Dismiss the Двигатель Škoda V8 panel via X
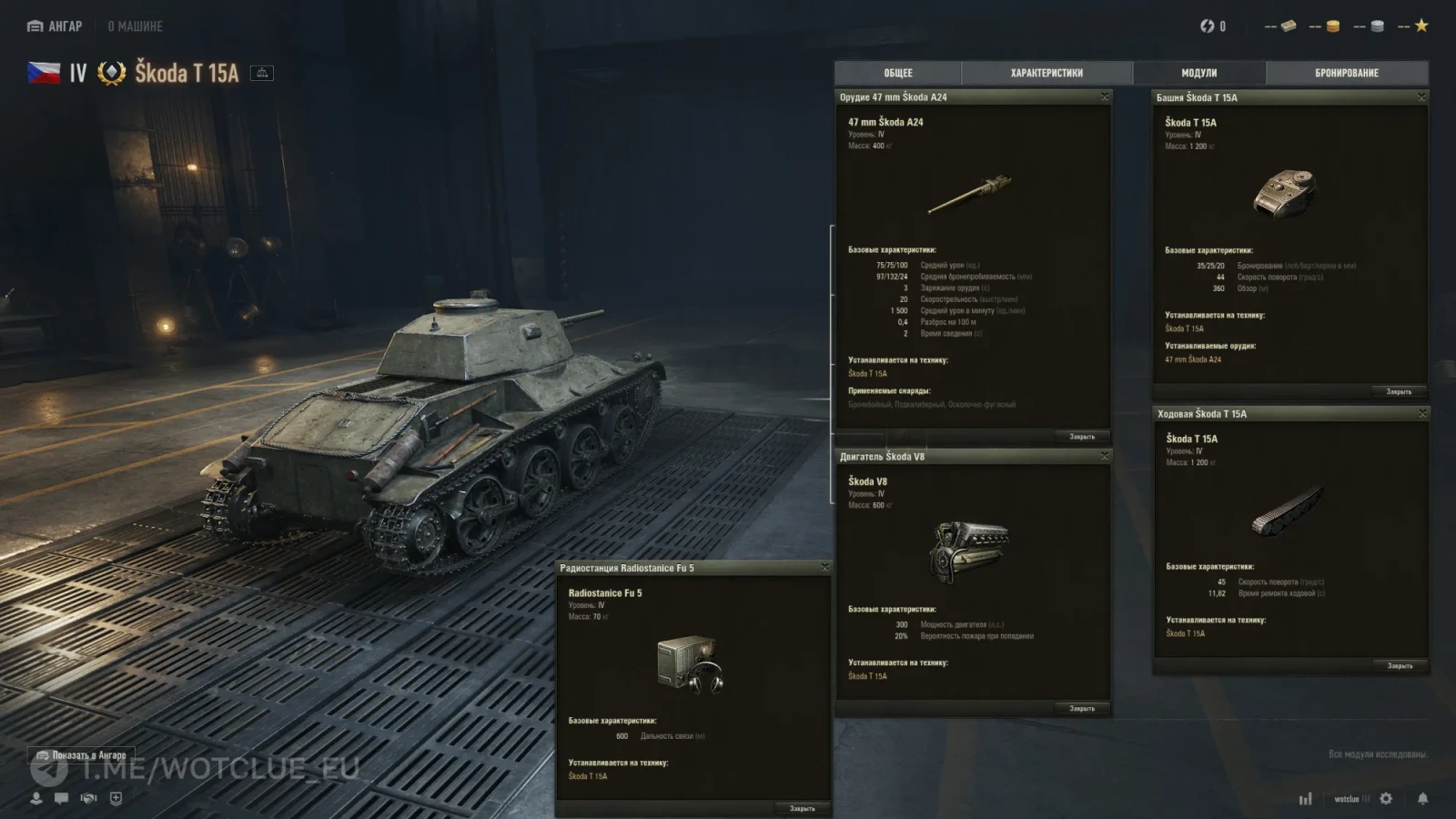The width and height of the screenshot is (1456, 819). tap(1105, 456)
